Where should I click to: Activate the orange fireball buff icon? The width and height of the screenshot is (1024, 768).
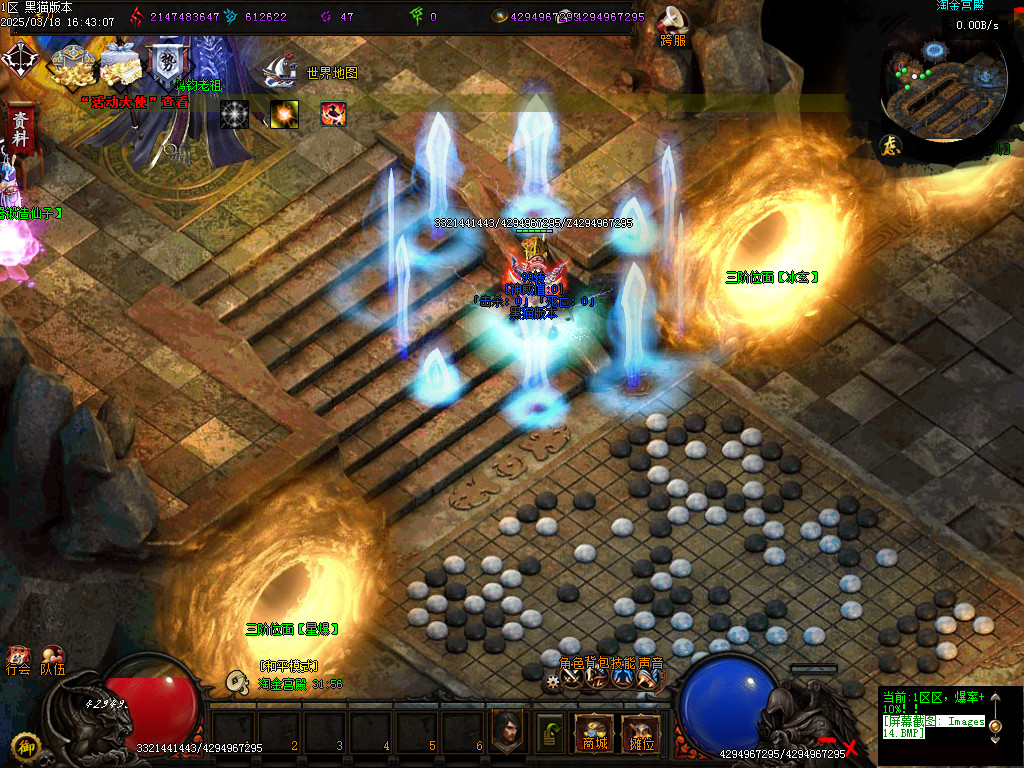tap(284, 114)
